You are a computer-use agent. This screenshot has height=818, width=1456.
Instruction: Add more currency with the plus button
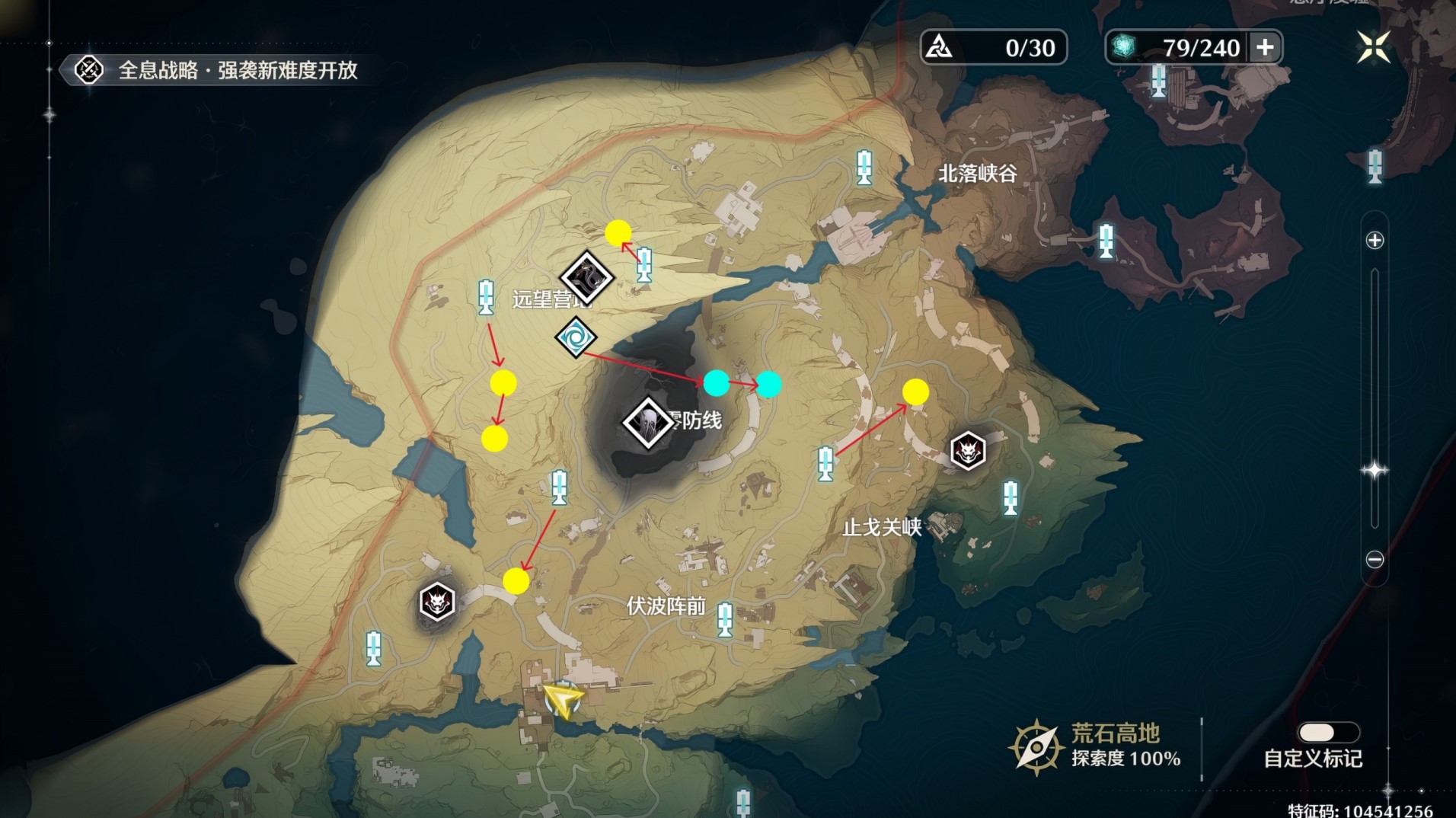pyautogui.click(x=1265, y=47)
